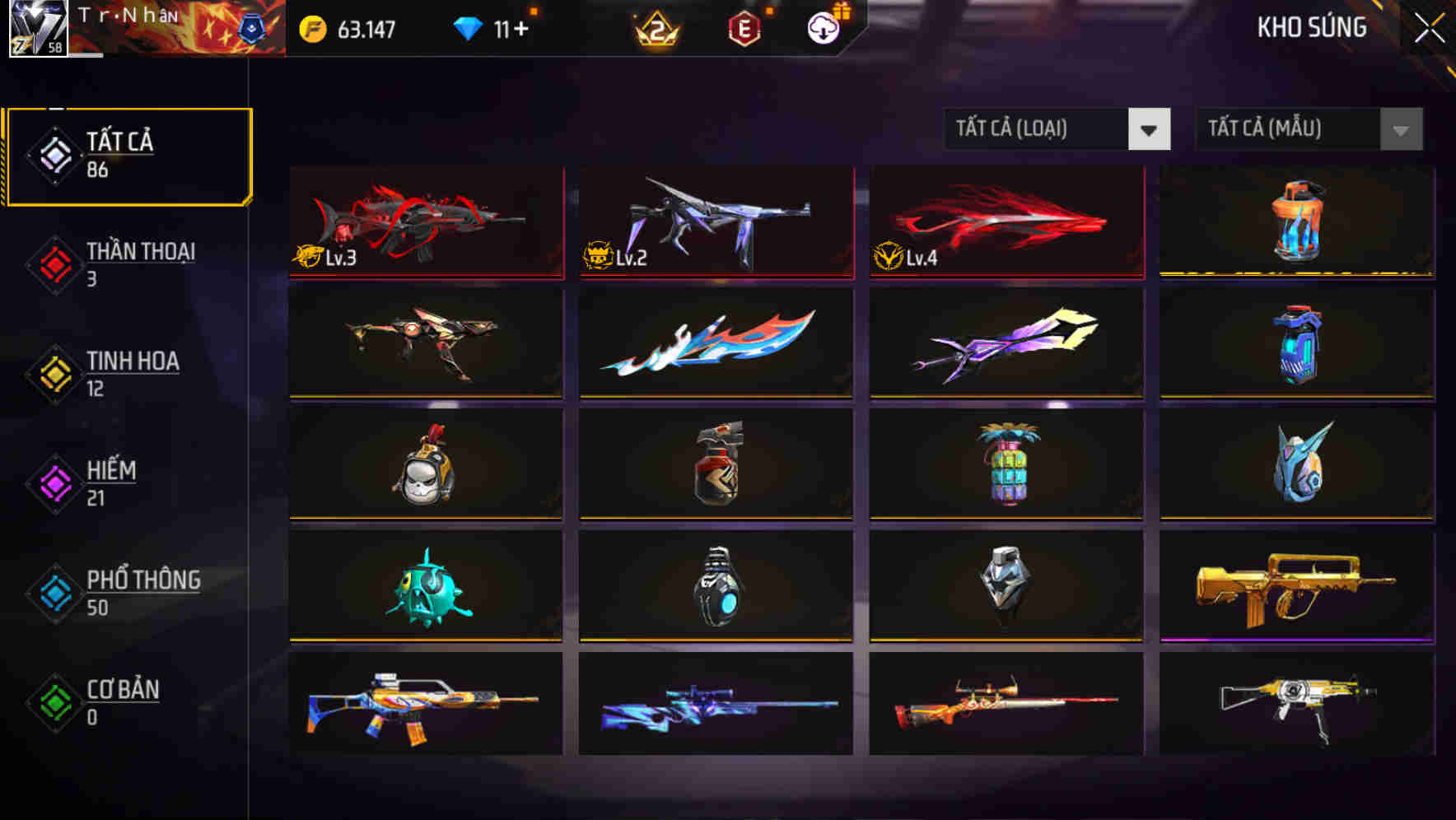Viewport: 1456px width, 820px height.
Task: Select the Lv.4 red katana skin
Action: (x=1005, y=222)
